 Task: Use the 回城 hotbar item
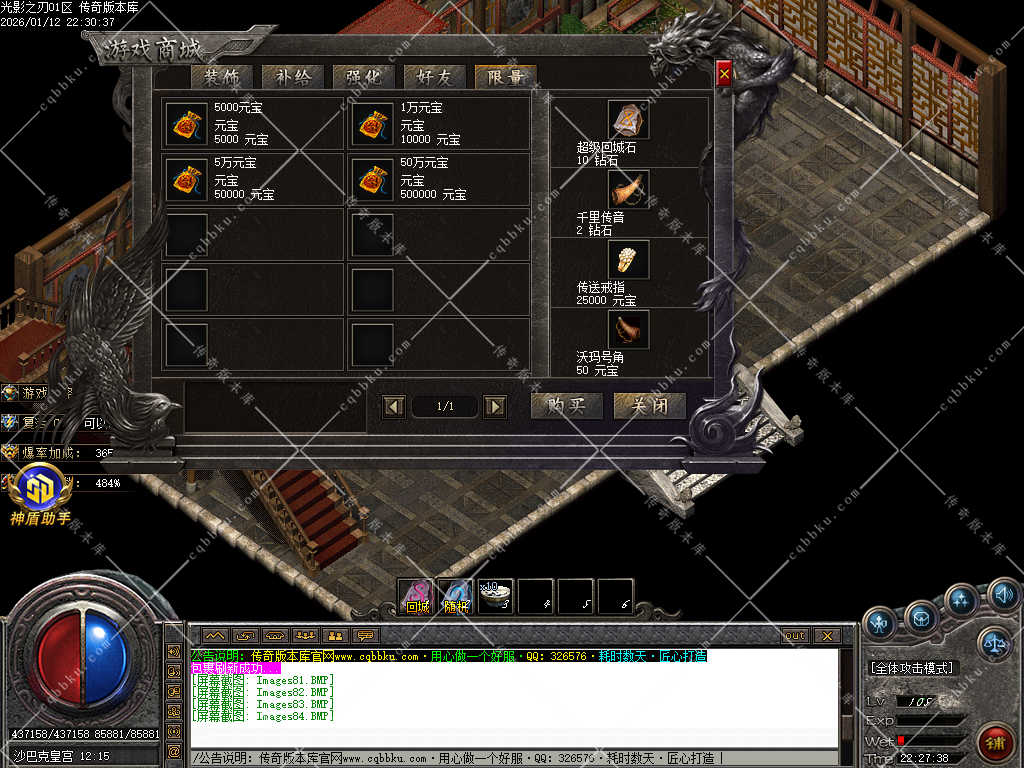coord(416,596)
